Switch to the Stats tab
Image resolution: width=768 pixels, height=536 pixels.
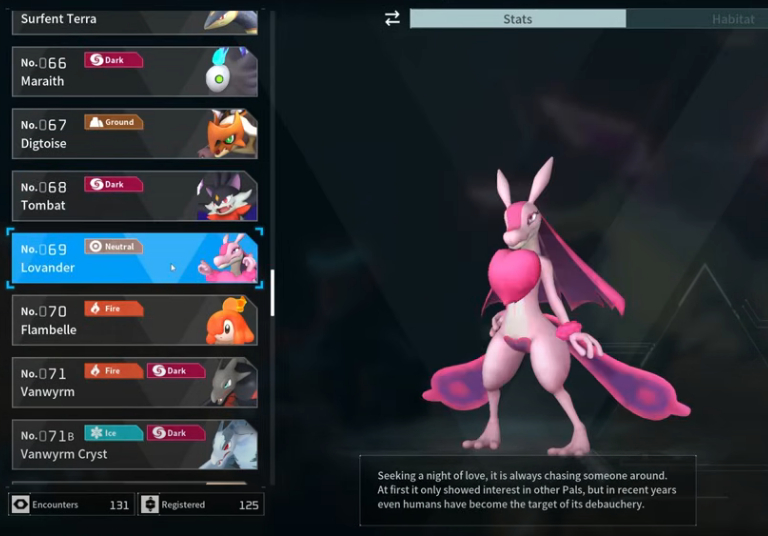click(x=517, y=19)
